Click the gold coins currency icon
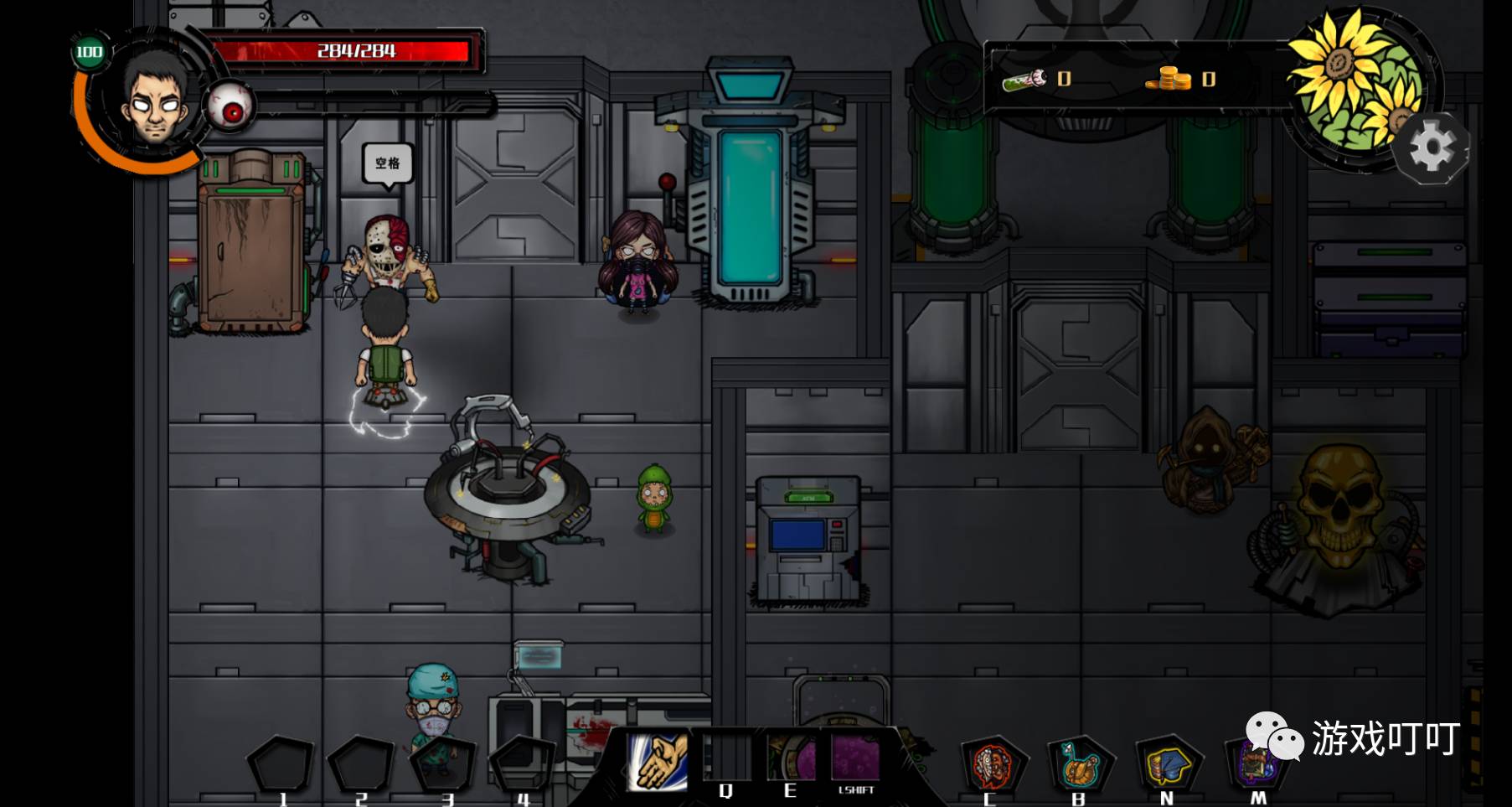Image resolution: width=1512 pixels, height=807 pixels. pos(1169,79)
